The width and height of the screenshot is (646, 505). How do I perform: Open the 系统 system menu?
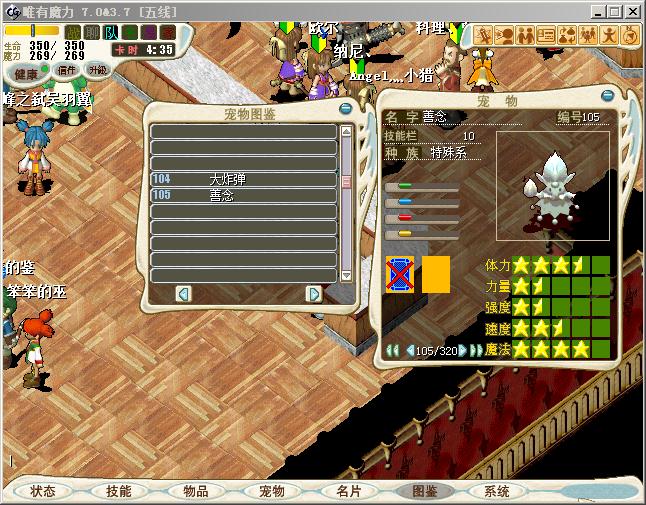click(497, 491)
